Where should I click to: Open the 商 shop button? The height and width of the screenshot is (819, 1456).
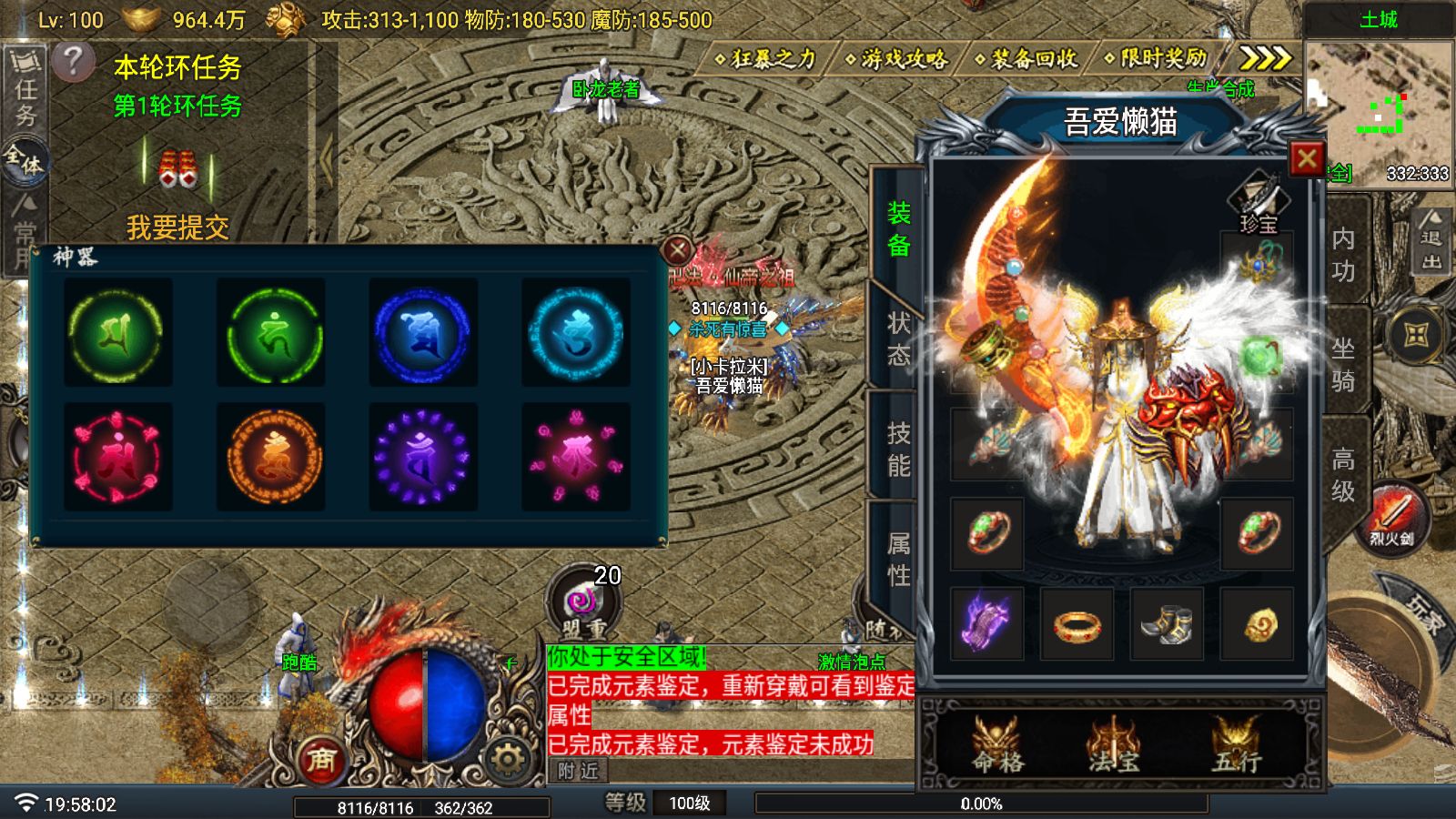(x=320, y=759)
